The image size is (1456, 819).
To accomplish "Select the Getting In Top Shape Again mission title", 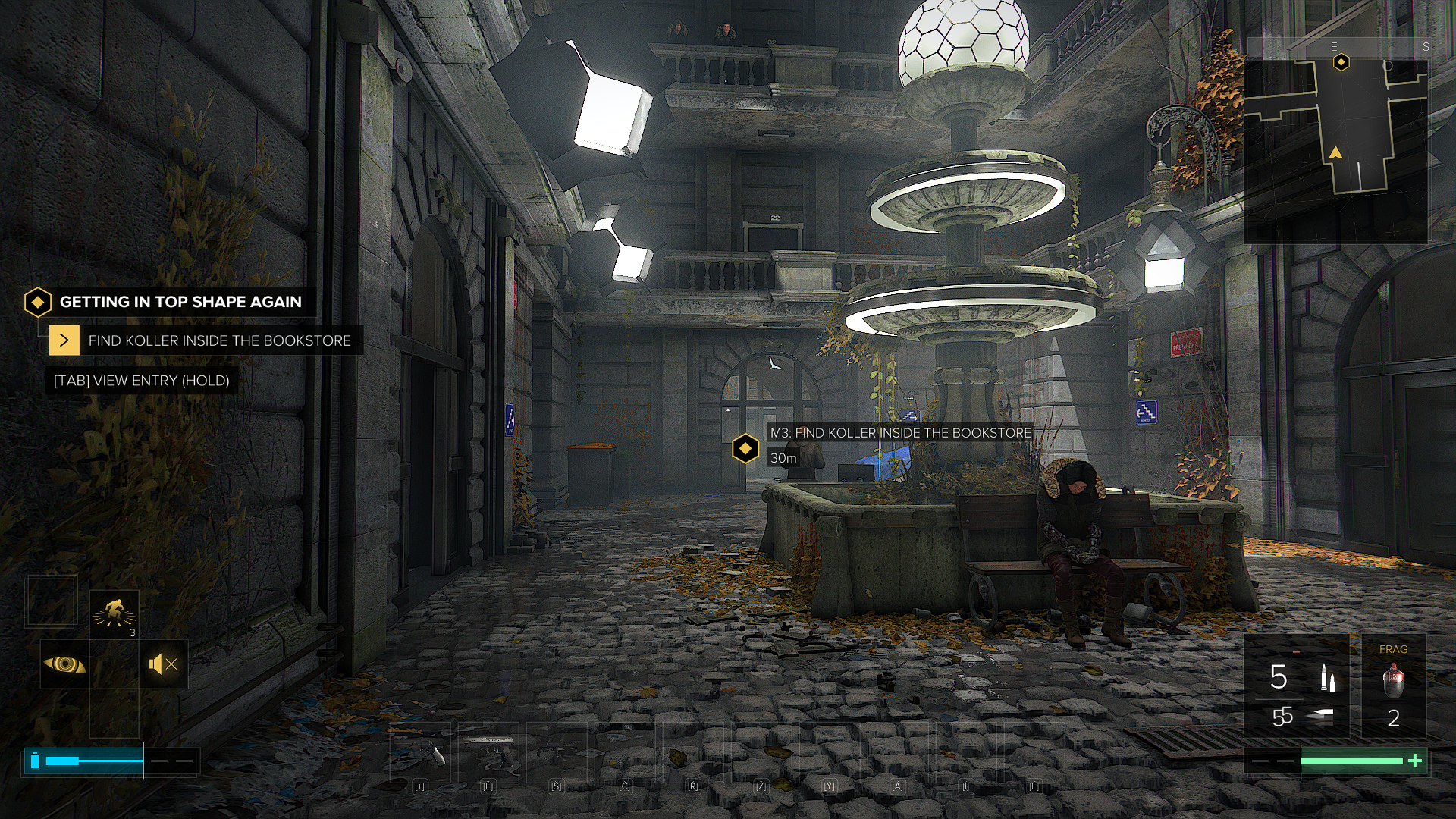I will (180, 302).
